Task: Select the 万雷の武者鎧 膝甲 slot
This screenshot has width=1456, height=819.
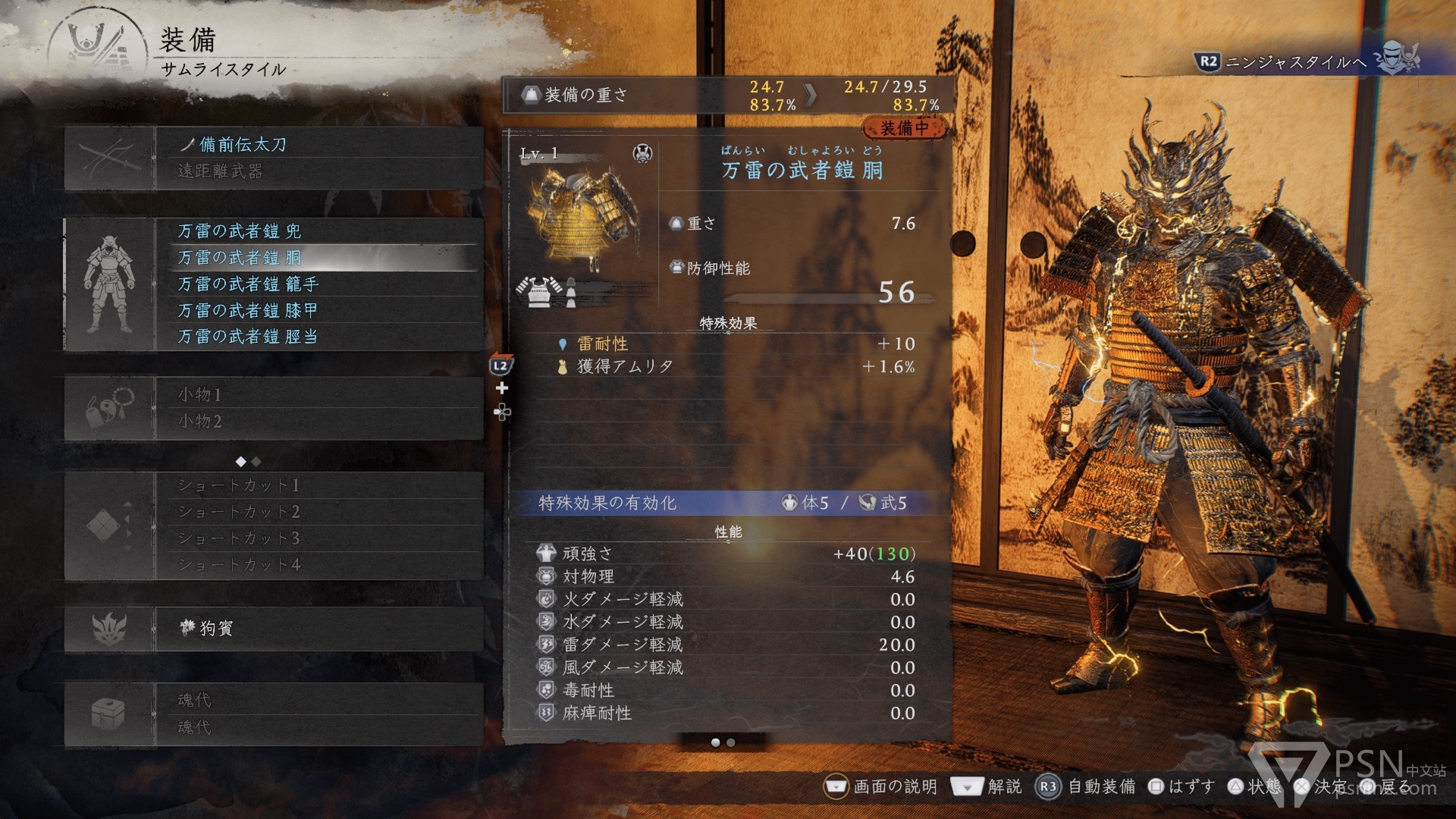Action: [x=318, y=311]
